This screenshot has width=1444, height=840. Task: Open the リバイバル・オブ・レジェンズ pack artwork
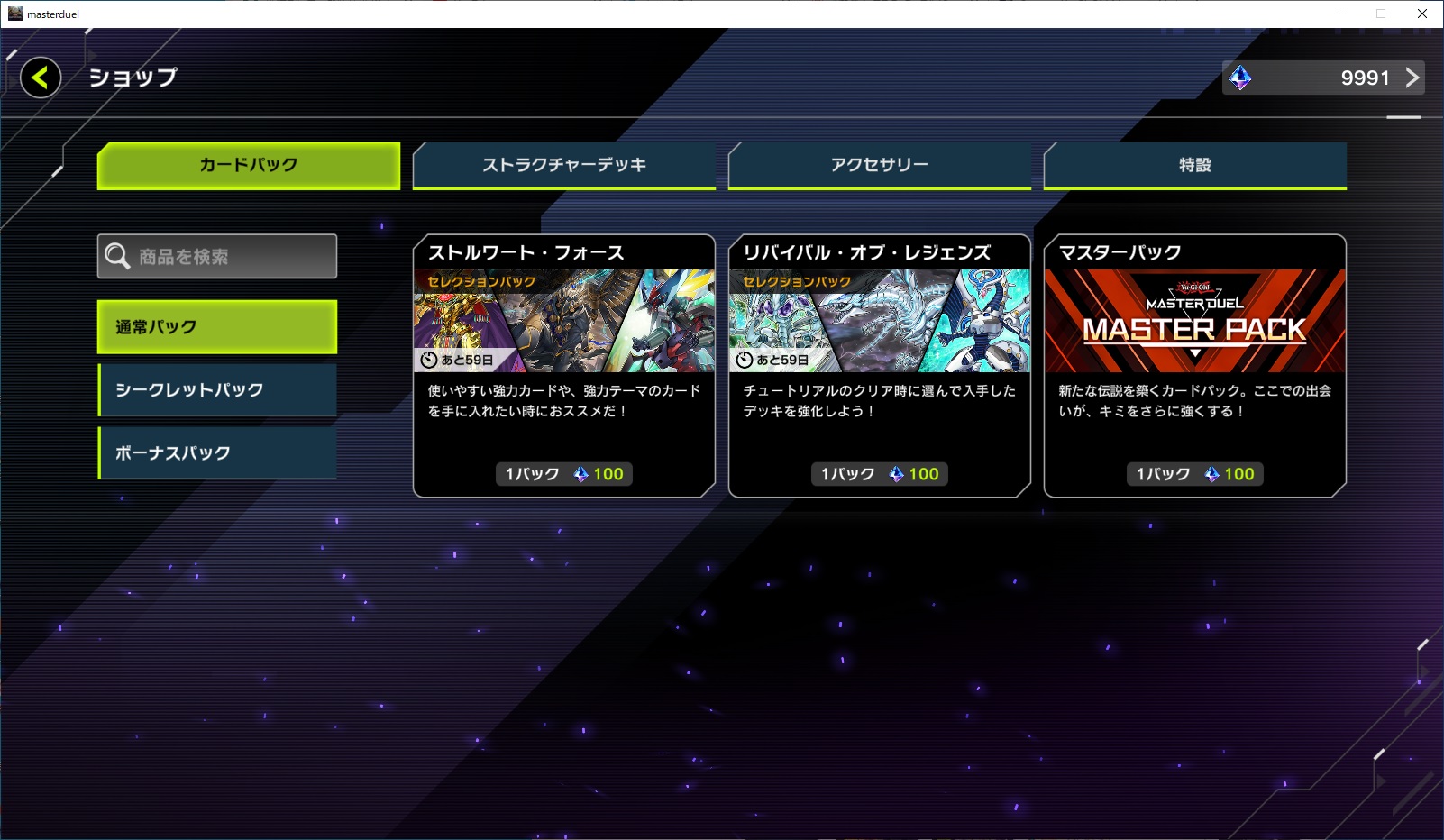(879, 321)
